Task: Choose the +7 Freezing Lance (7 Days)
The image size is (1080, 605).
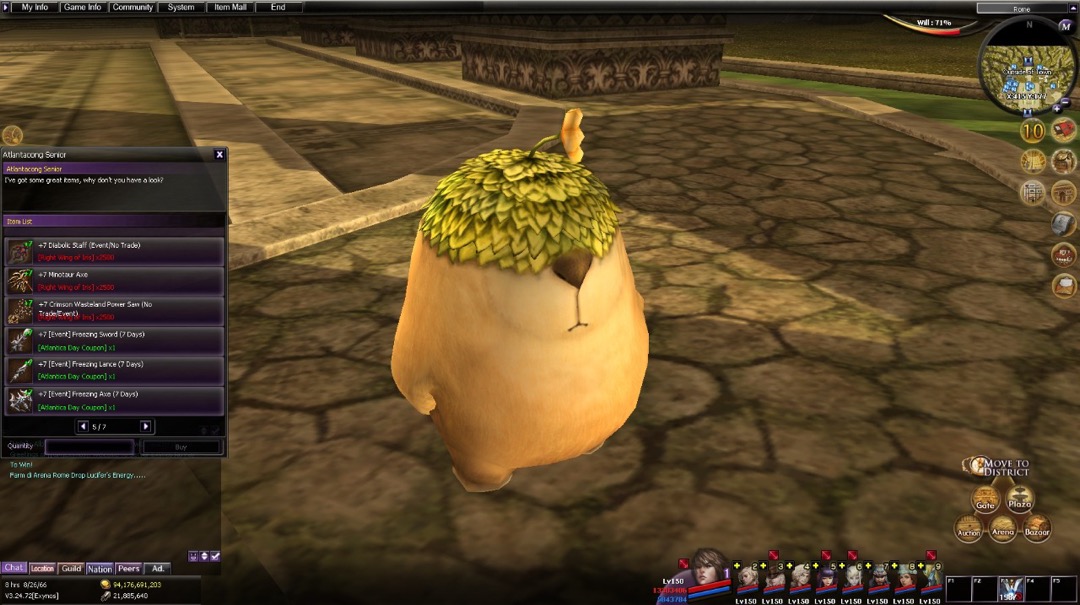Action: [x=114, y=371]
